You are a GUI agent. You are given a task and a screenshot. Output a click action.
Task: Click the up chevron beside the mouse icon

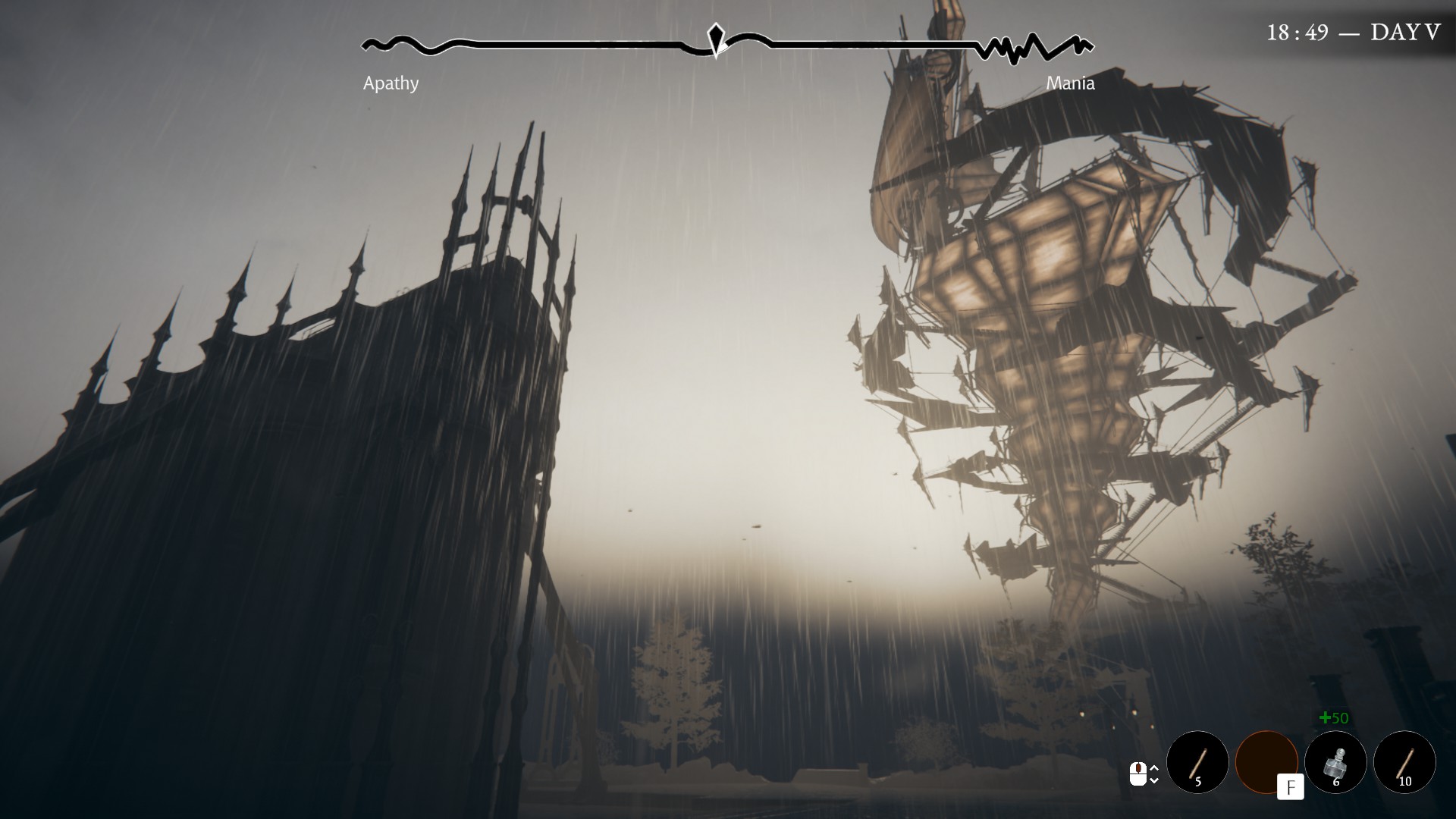click(1154, 768)
